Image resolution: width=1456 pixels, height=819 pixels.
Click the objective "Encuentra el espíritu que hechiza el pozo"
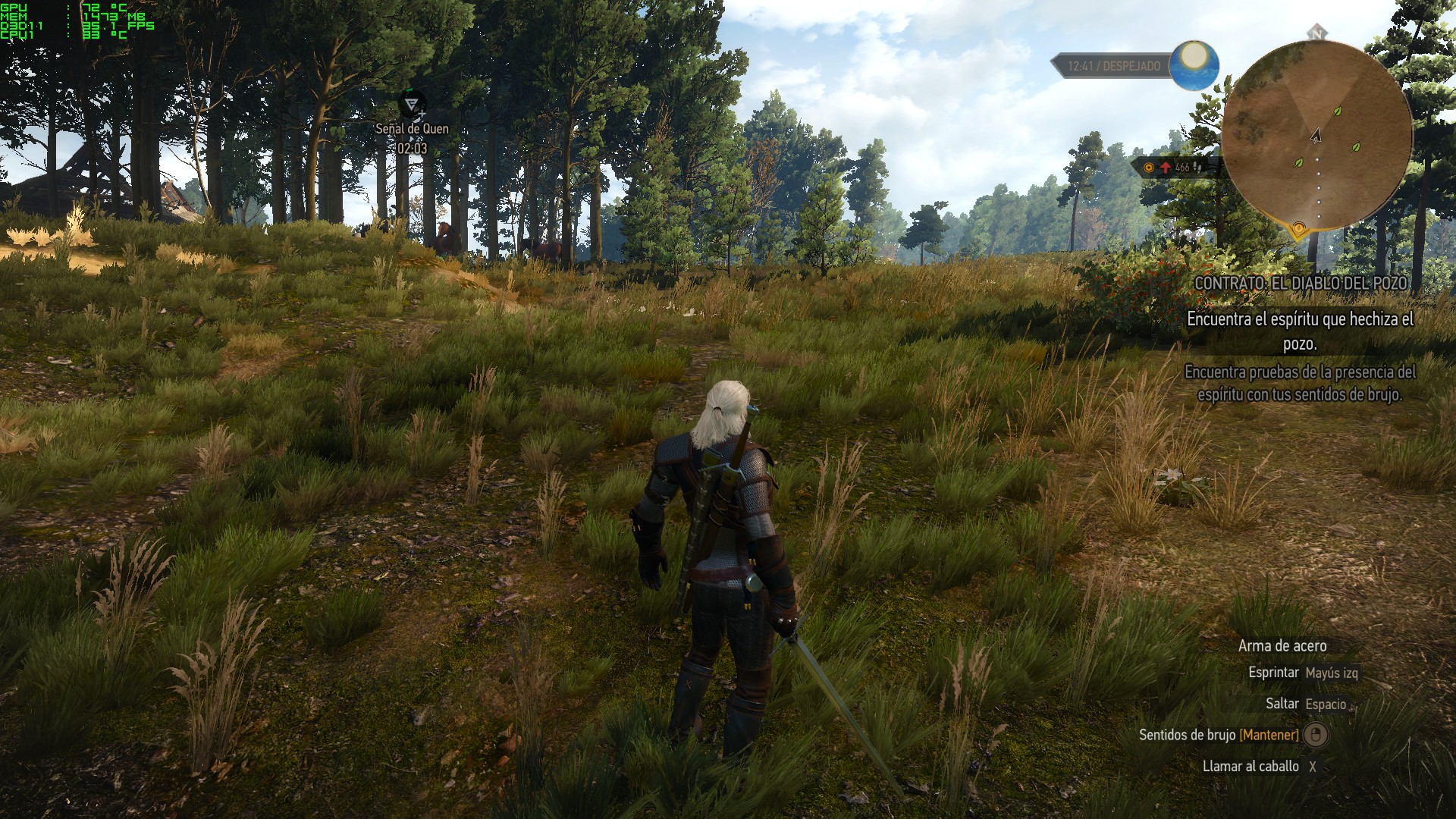(x=1300, y=331)
